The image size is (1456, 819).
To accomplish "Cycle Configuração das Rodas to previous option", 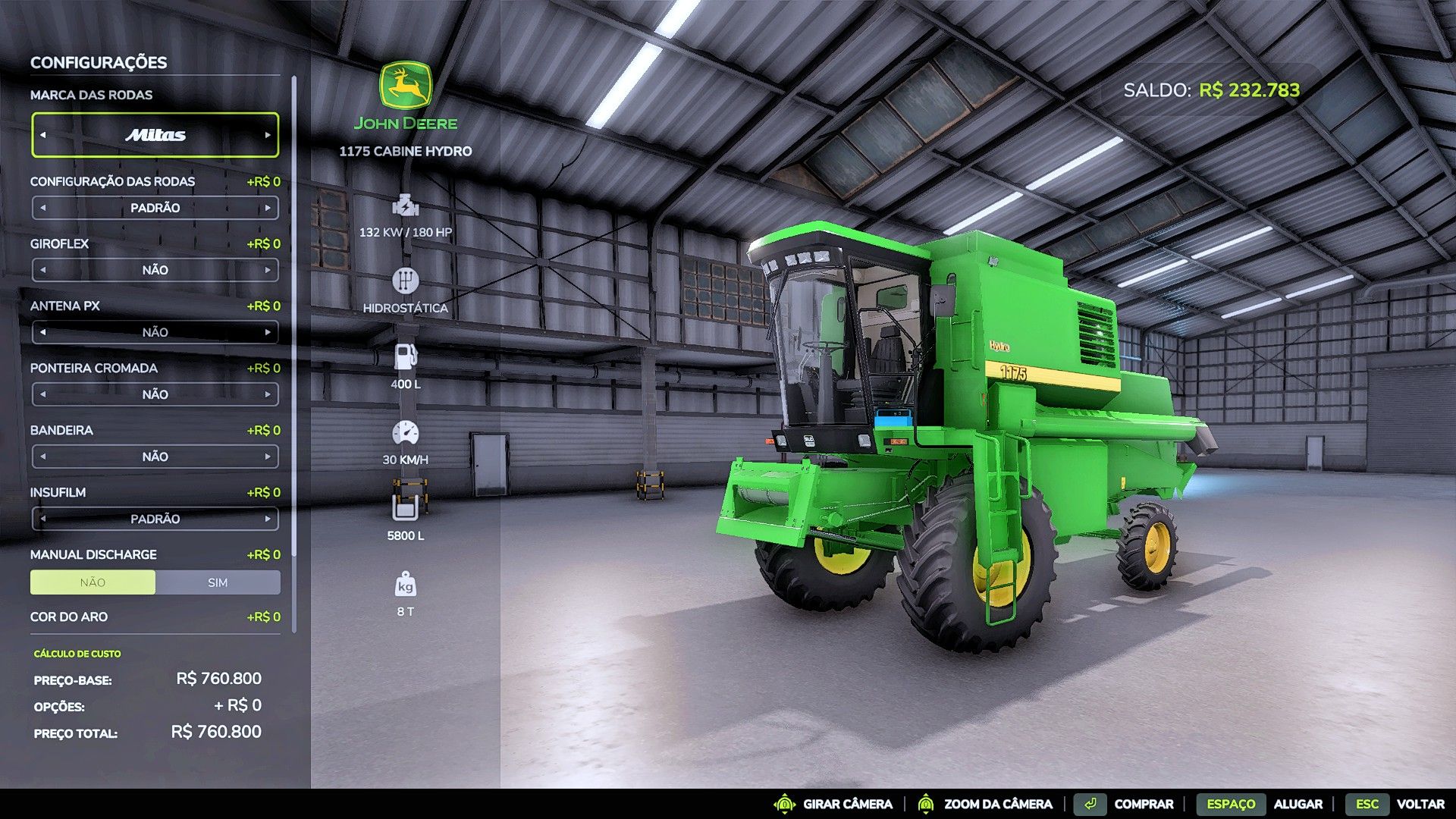I will coord(42,207).
